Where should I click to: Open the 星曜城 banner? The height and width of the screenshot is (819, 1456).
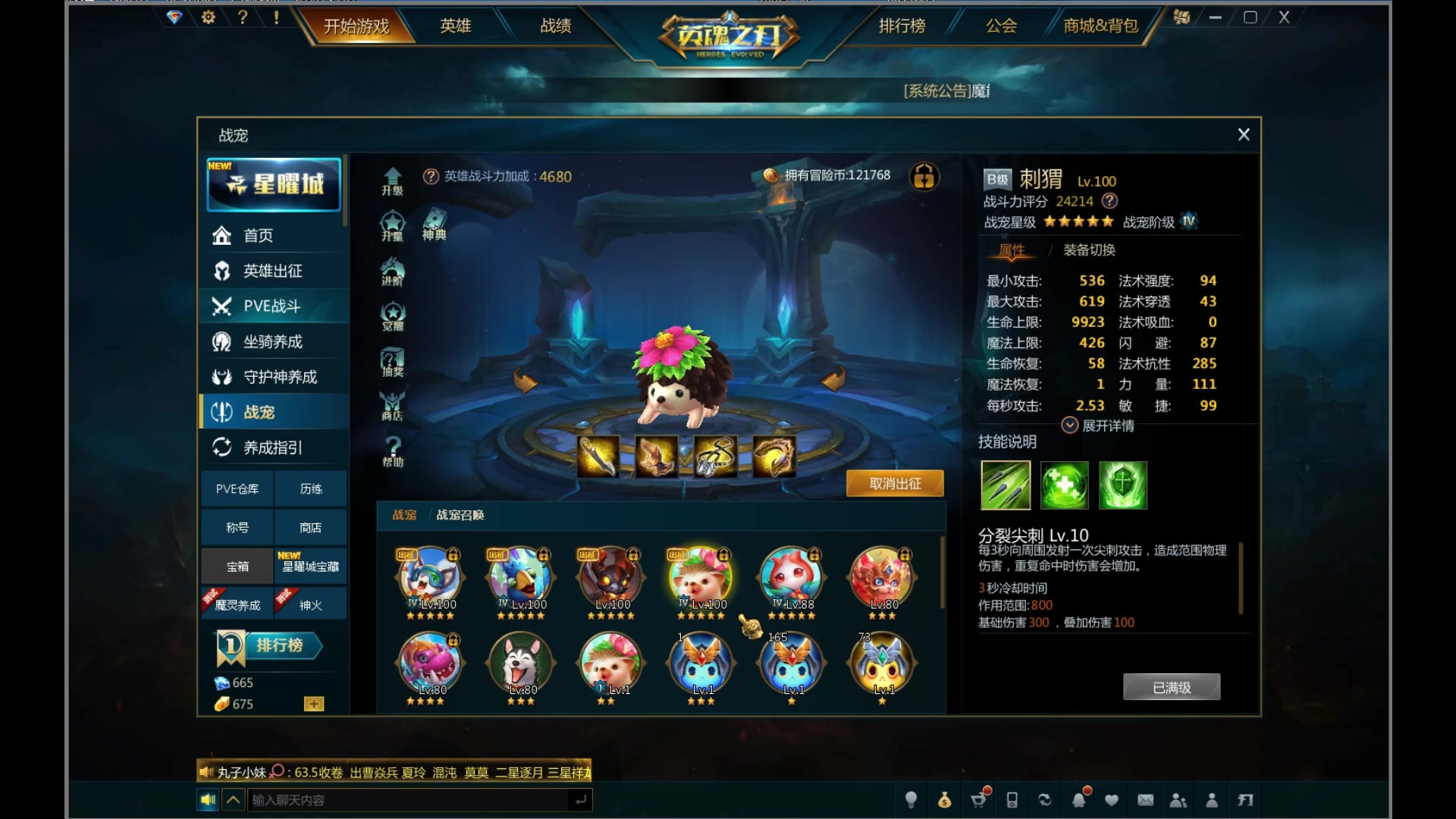tap(275, 184)
